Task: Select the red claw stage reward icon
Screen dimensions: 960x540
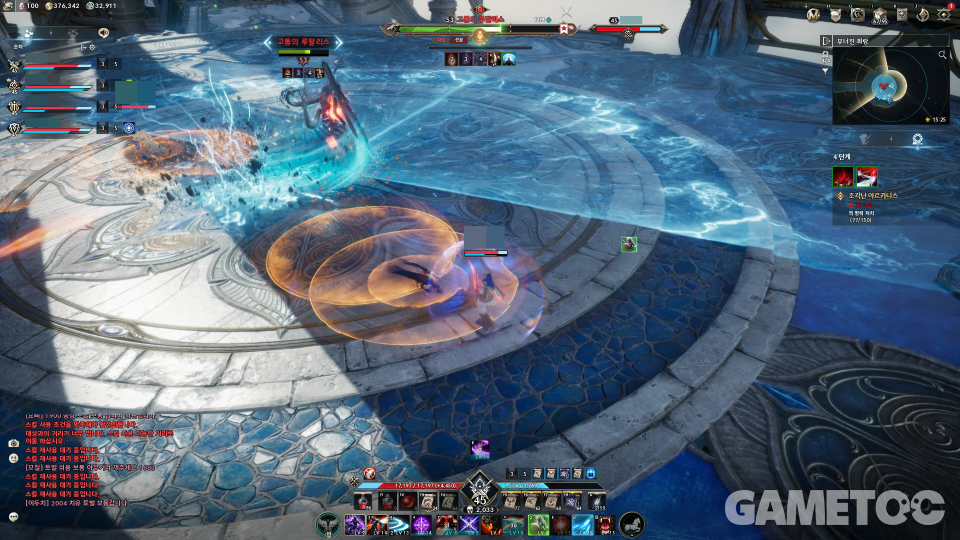Action: (843, 177)
